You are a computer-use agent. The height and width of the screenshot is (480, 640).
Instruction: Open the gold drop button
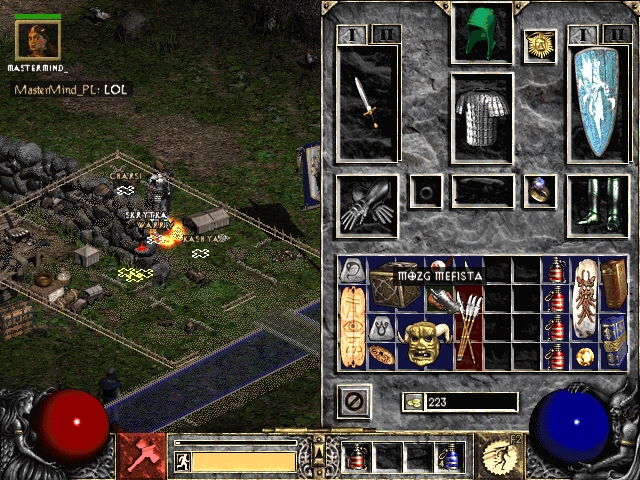tap(412, 402)
